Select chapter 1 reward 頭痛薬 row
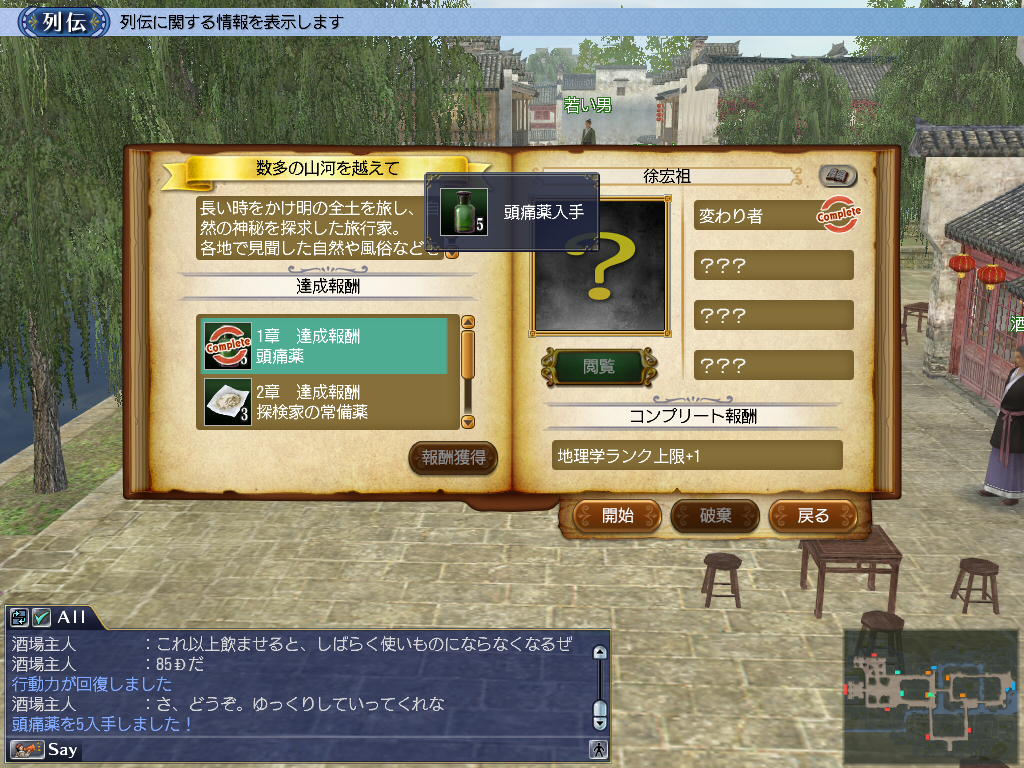Viewport: 1024px width, 768px height. point(326,346)
